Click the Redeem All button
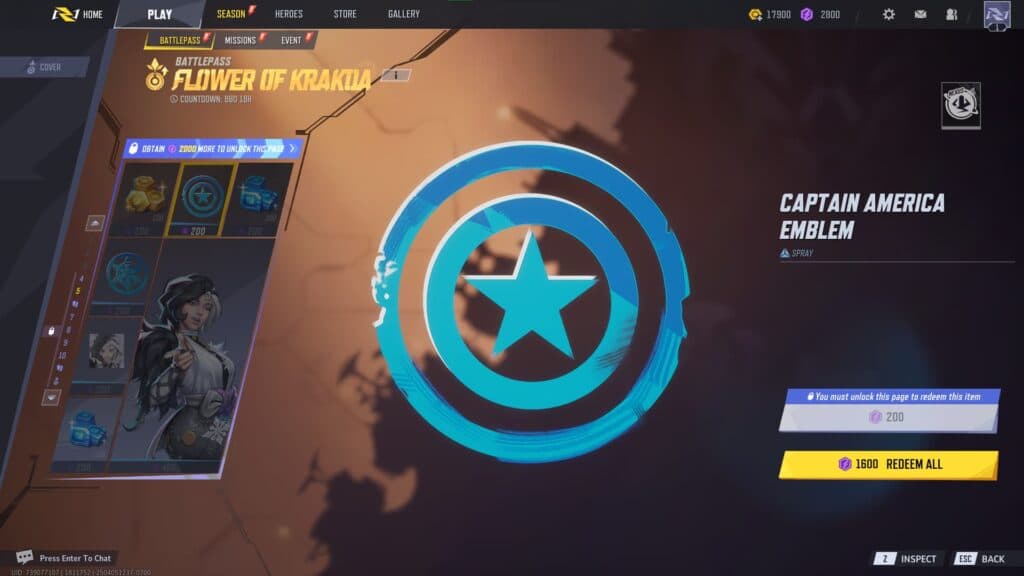 tap(888, 464)
